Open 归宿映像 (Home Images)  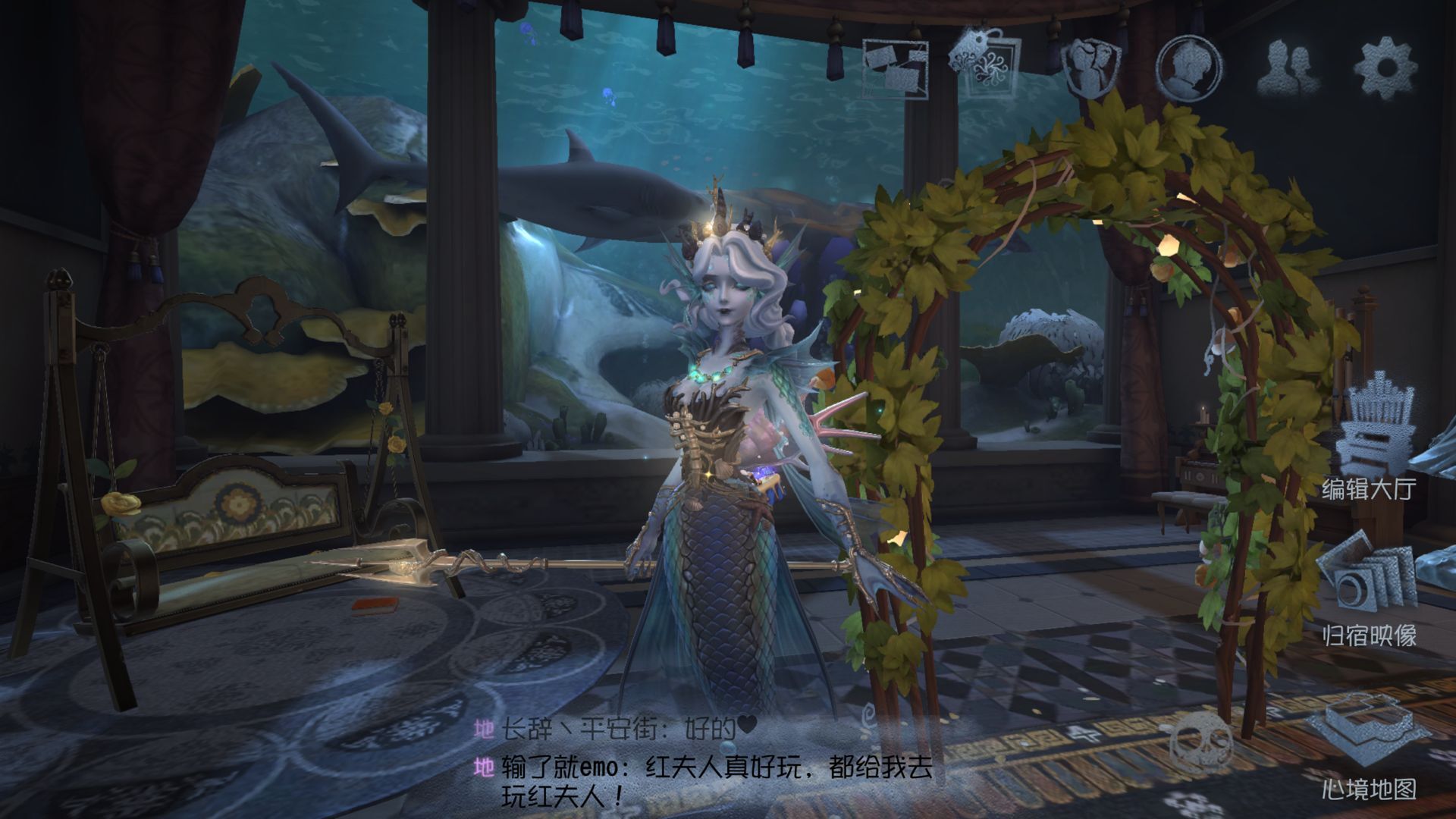click(x=1368, y=591)
